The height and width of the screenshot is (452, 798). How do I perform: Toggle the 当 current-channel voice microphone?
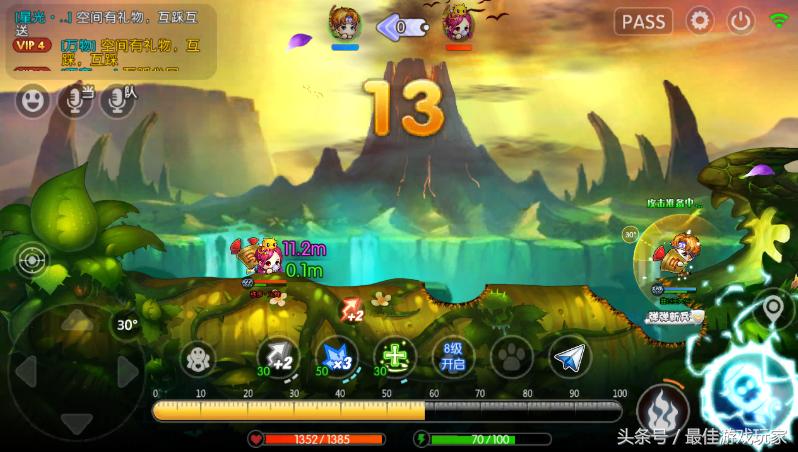click(x=75, y=100)
